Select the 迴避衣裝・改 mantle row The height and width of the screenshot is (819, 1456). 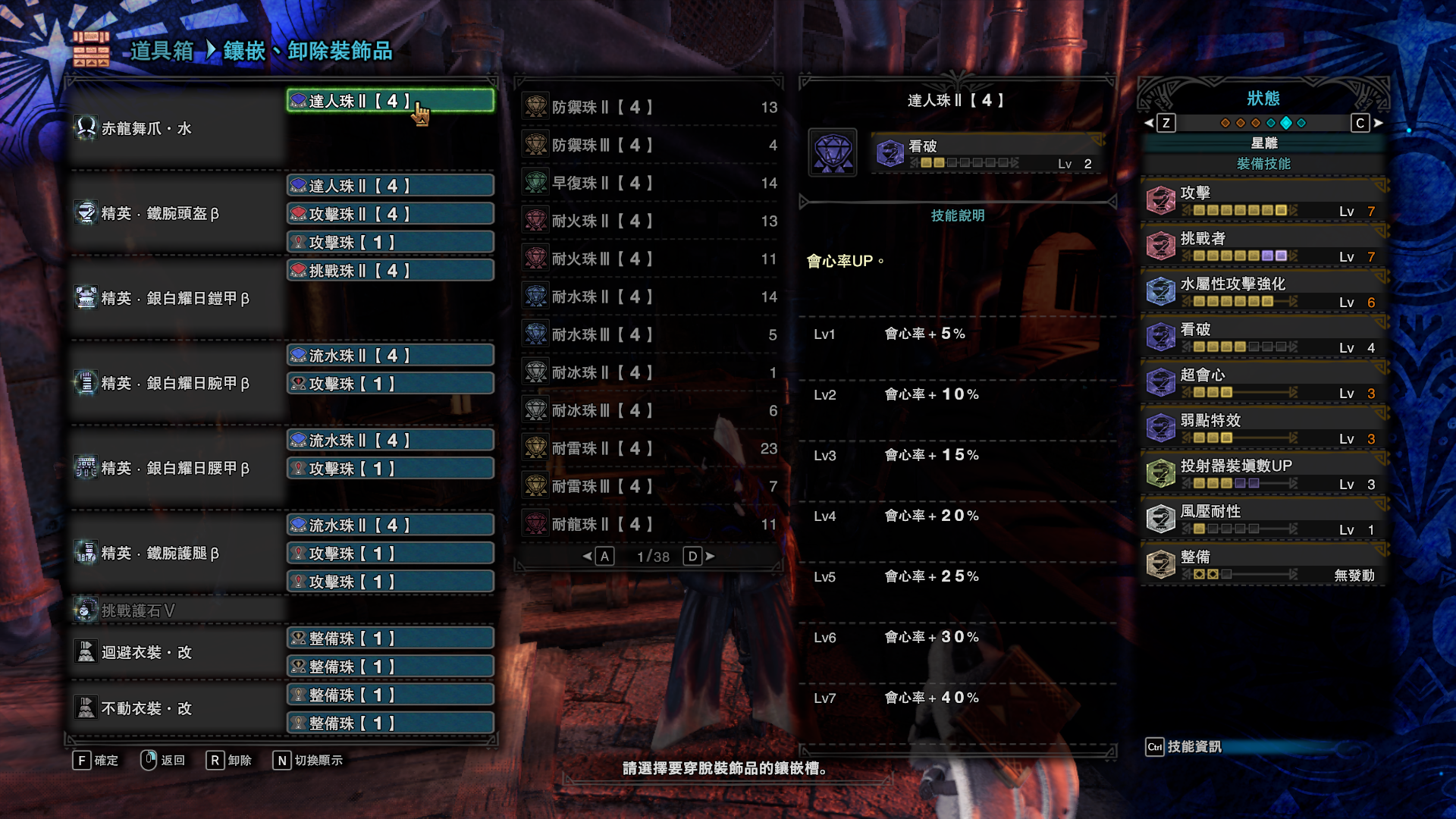pyautogui.click(x=176, y=652)
